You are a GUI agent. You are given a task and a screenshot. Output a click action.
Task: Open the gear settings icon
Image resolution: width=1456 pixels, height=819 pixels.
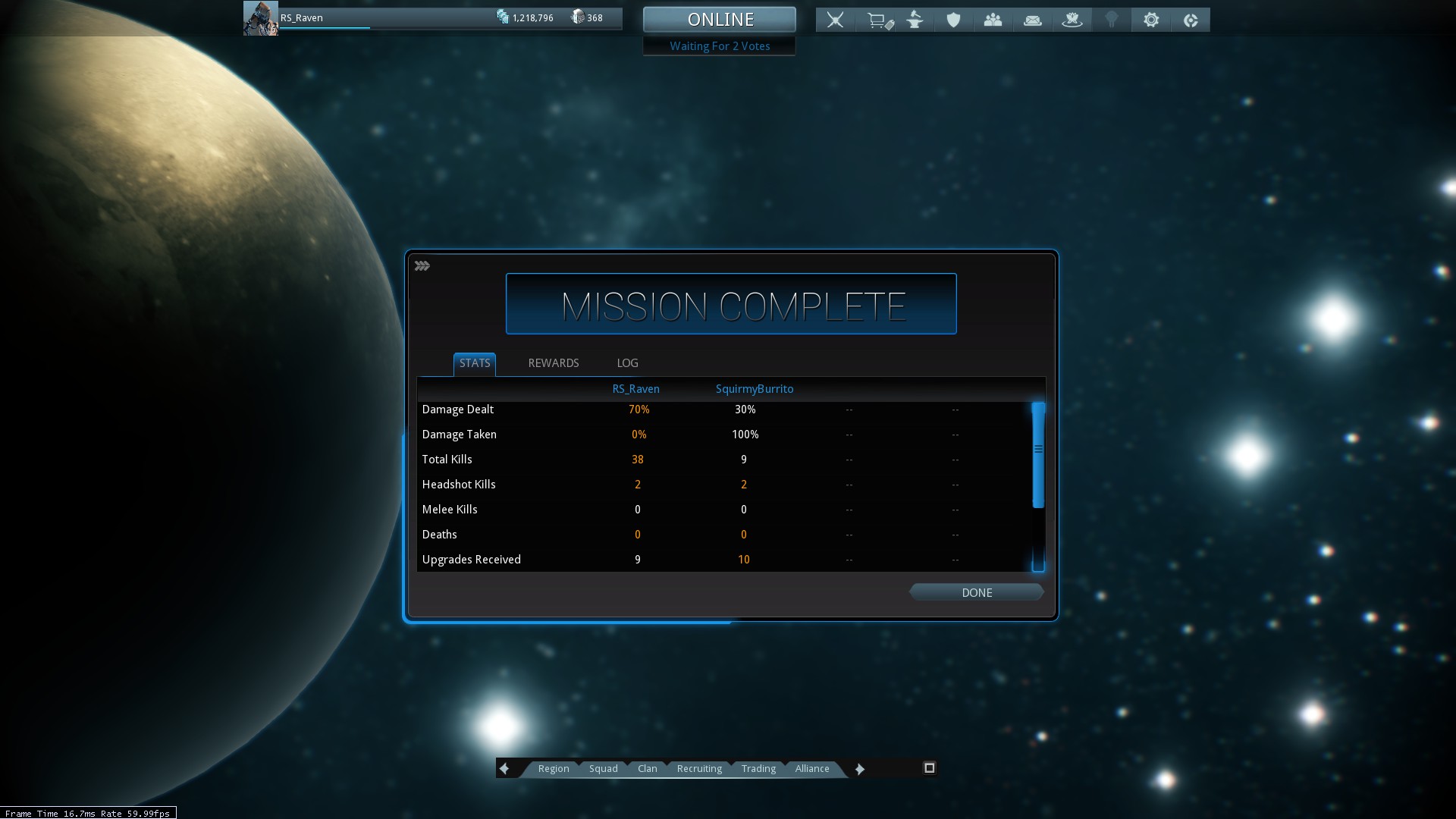tap(1150, 20)
